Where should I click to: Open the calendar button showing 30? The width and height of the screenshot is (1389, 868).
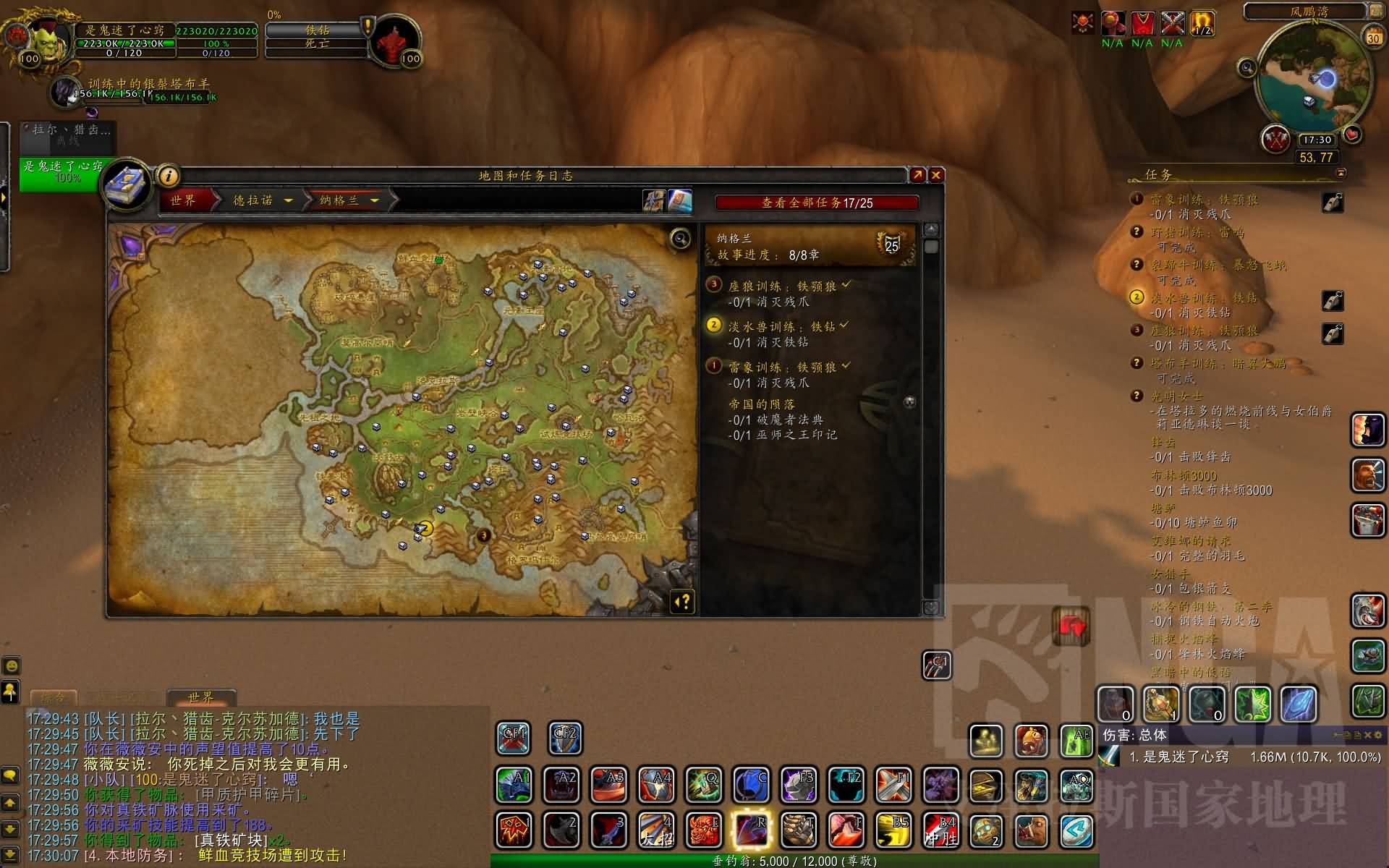pyautogui.click(x=1372, y=37)
